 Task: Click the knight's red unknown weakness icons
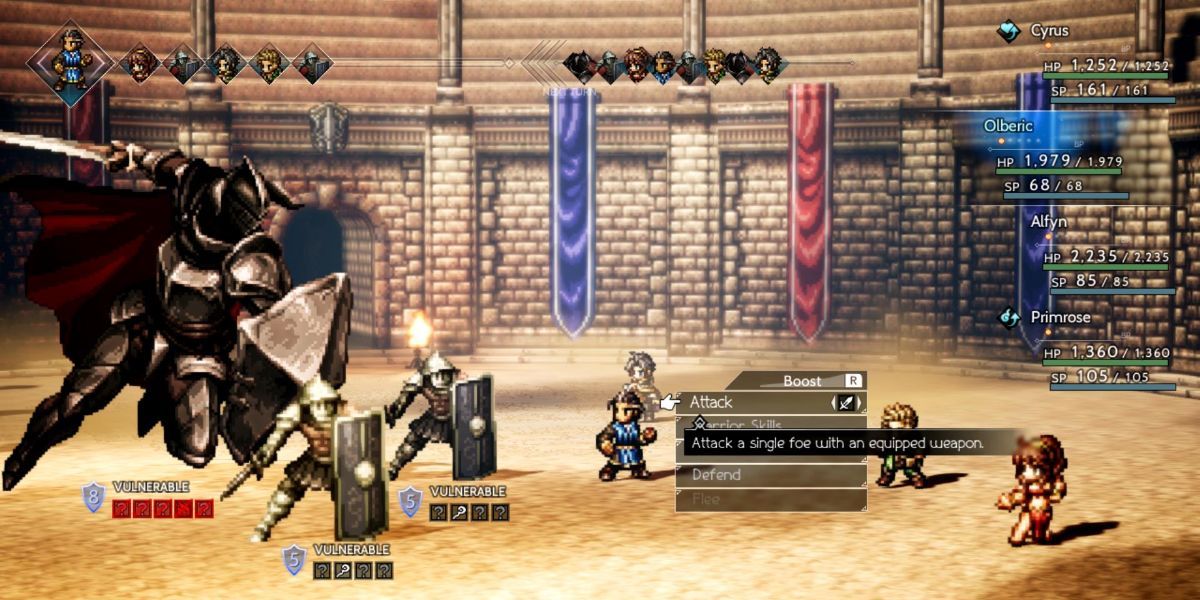tap(163, 509)
